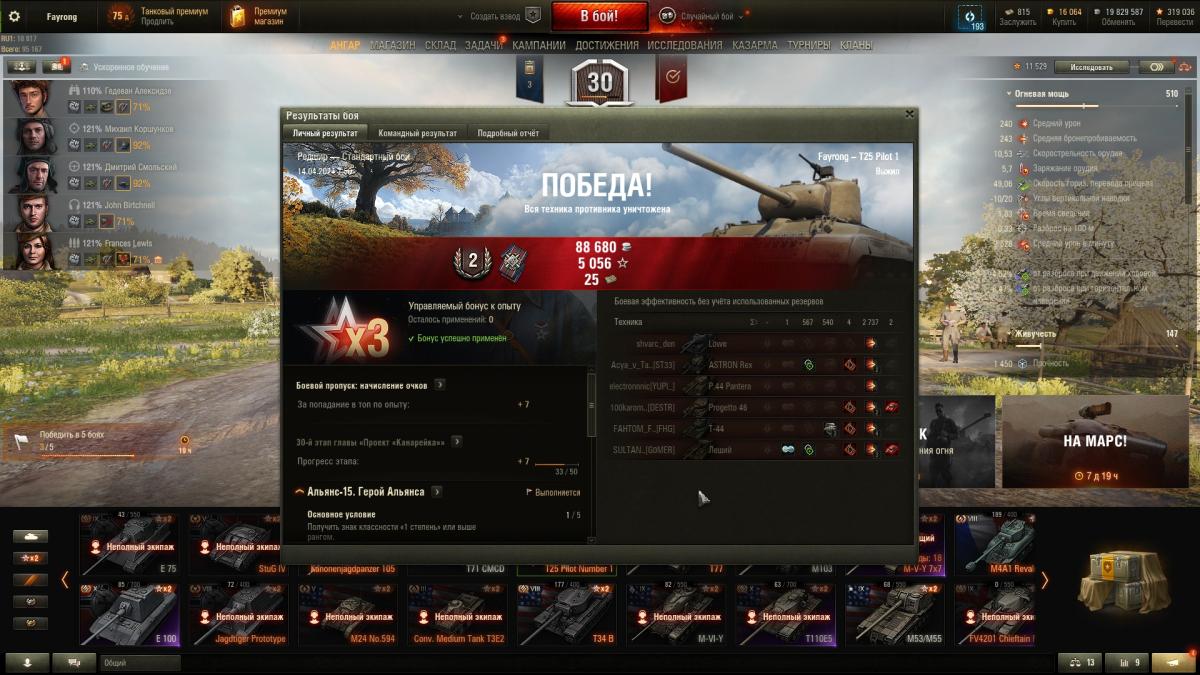Screen dimensions: 1200x675
Task: Click the Общий chat channel box
Action: [139, 662]
